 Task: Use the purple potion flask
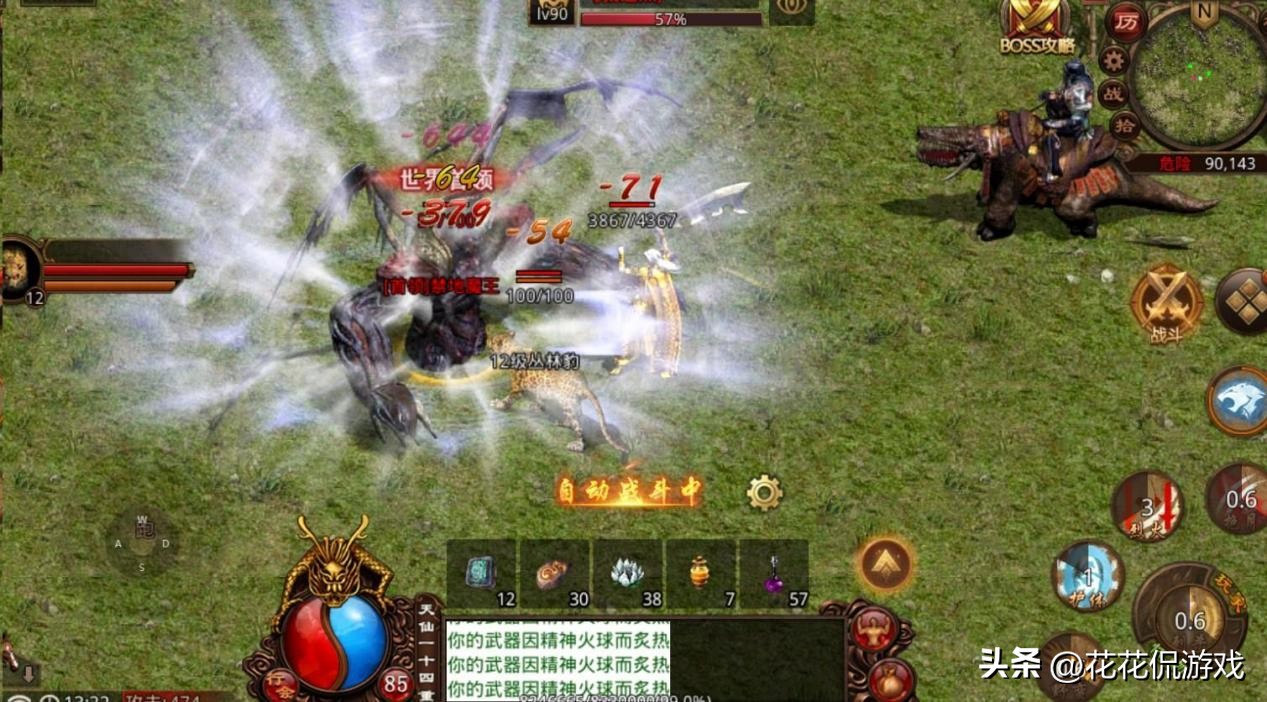pyautogui.click(x=774, y=574)
